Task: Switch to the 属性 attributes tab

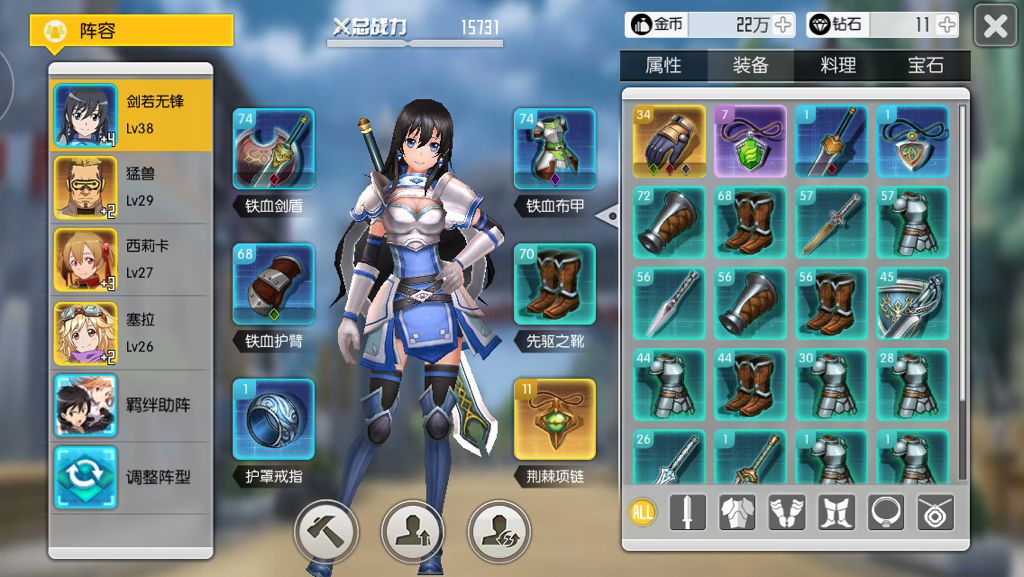Action: [x=663, y=65]
